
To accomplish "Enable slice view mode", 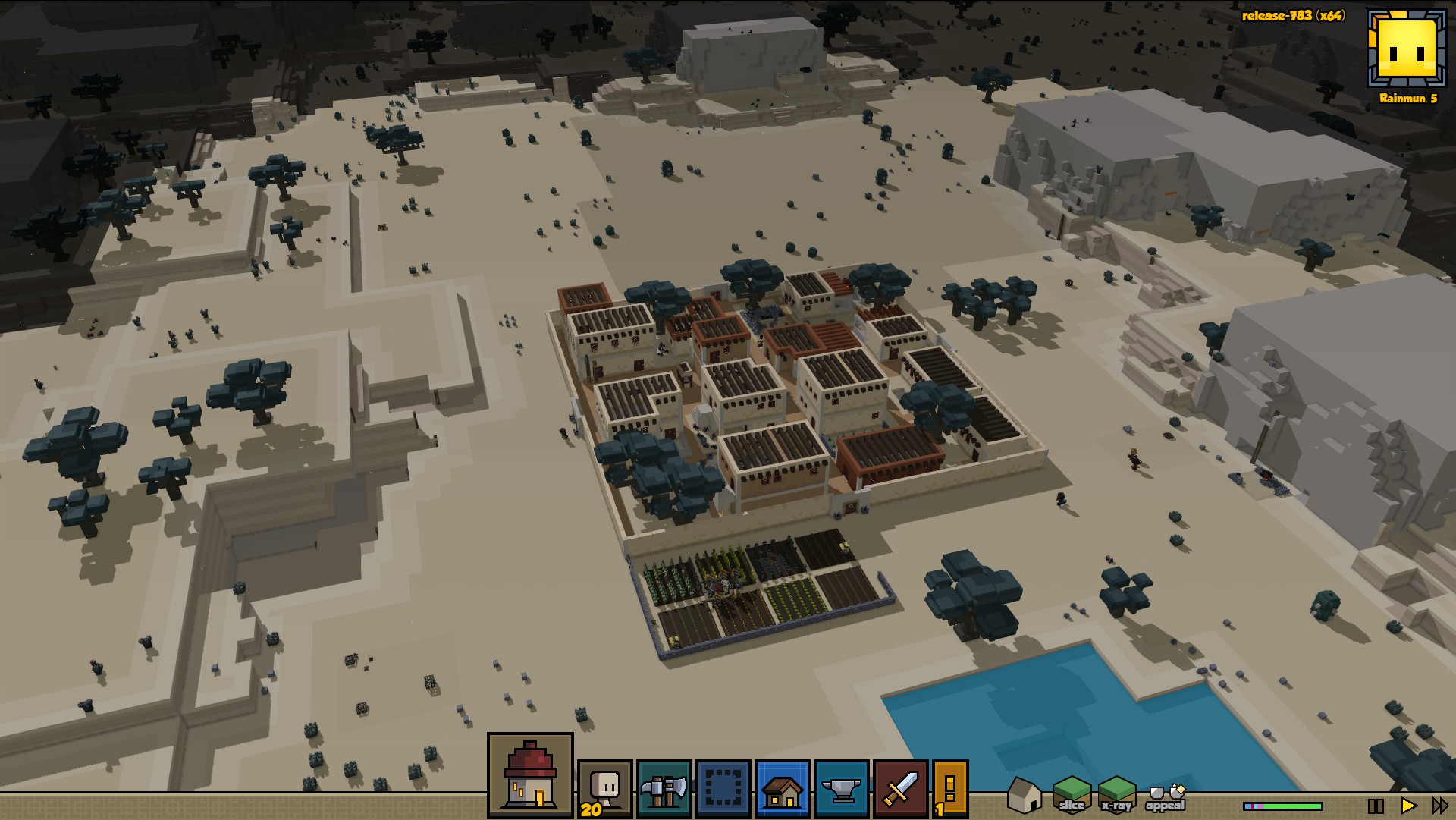I will pos(1072,795).
